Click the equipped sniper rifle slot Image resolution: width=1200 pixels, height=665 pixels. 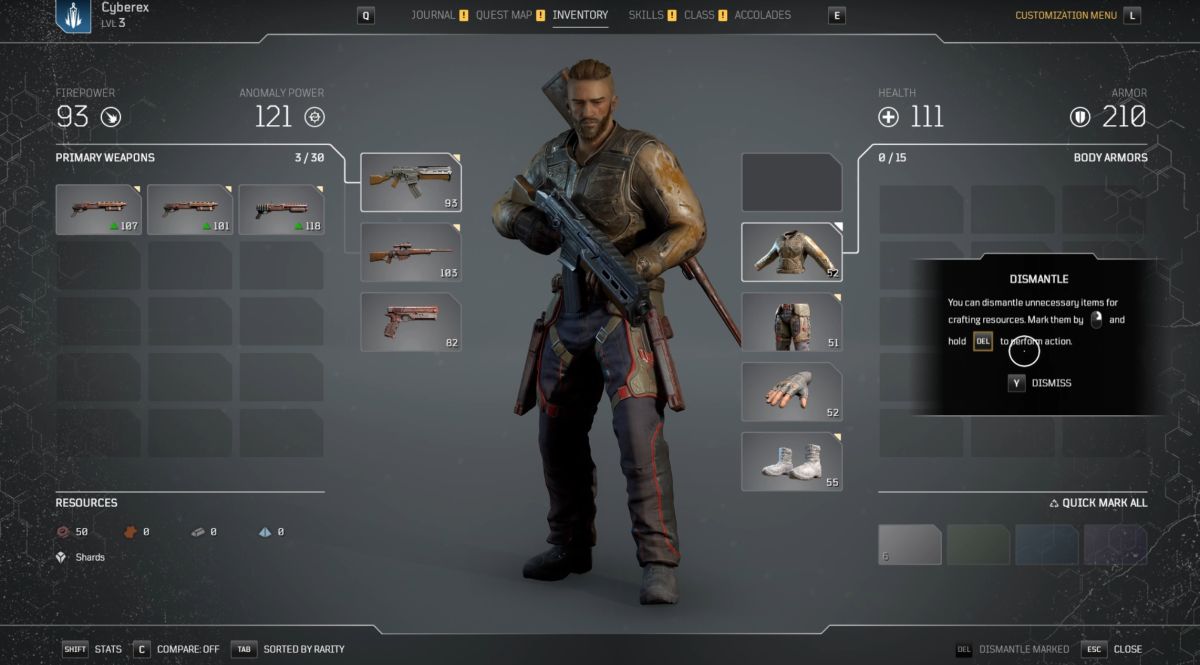point(410,252)
